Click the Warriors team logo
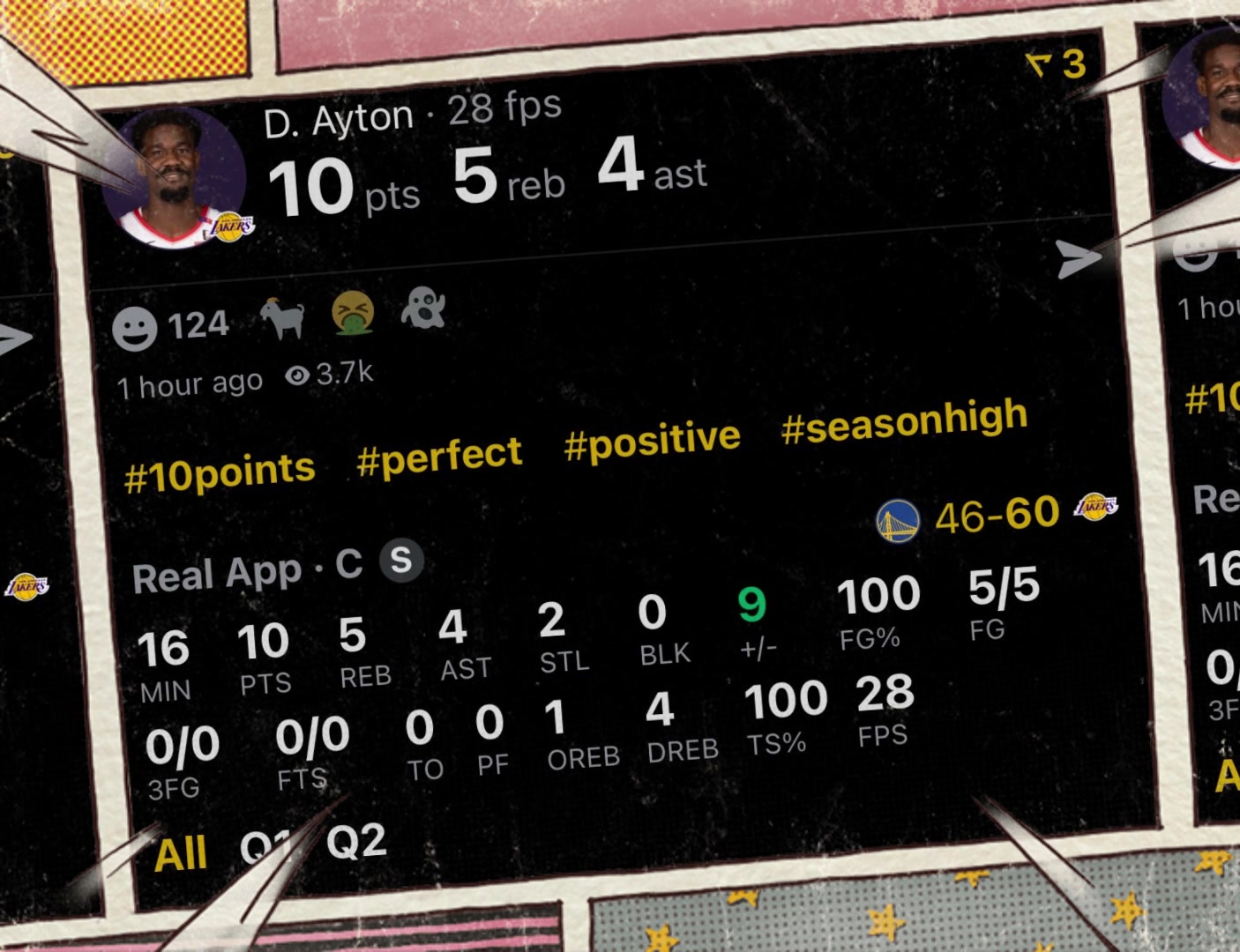The height and width of the screenshot is (952, 1240). (897, 521)
